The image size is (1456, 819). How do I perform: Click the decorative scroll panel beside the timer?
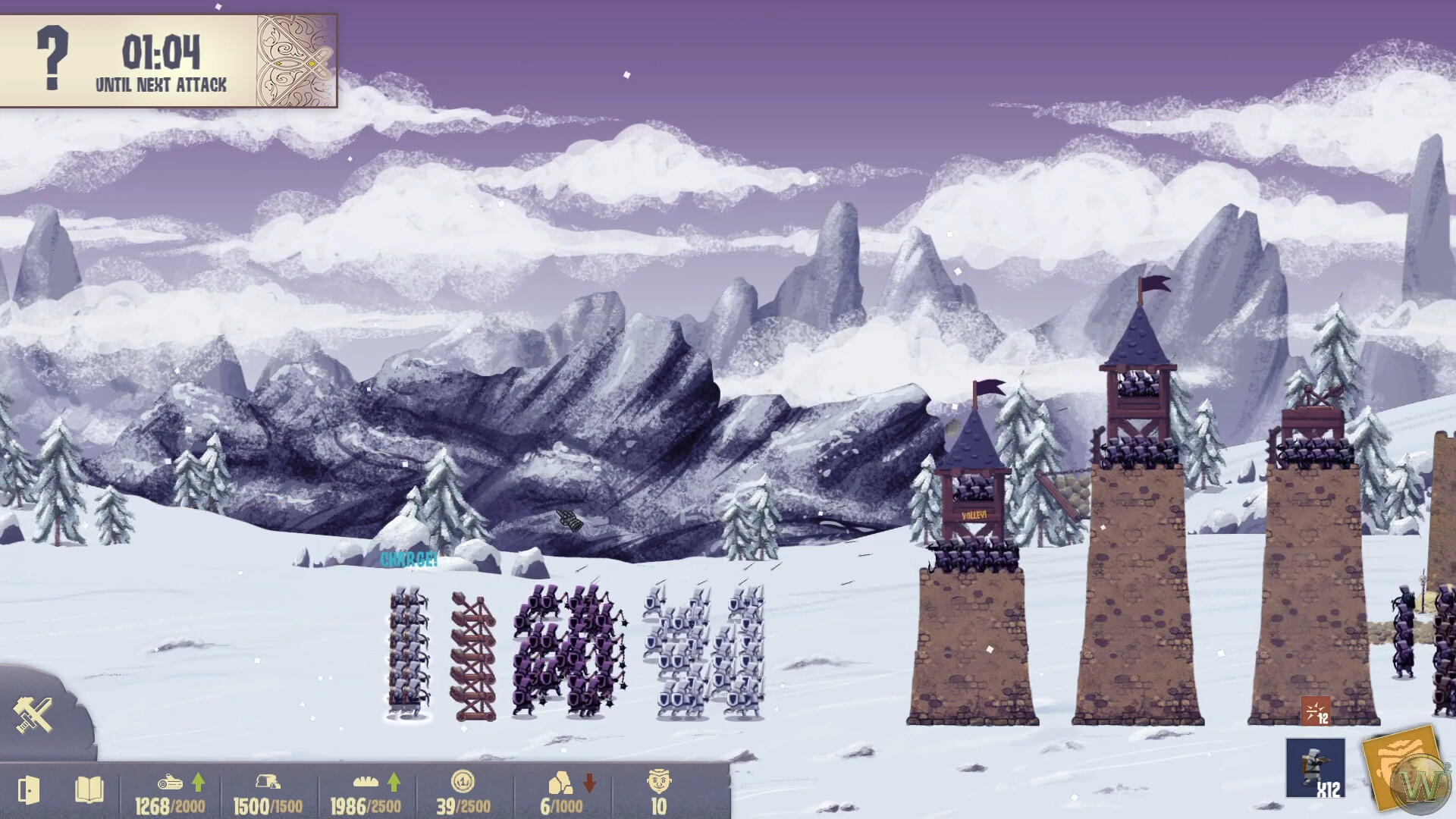point(297,61)
